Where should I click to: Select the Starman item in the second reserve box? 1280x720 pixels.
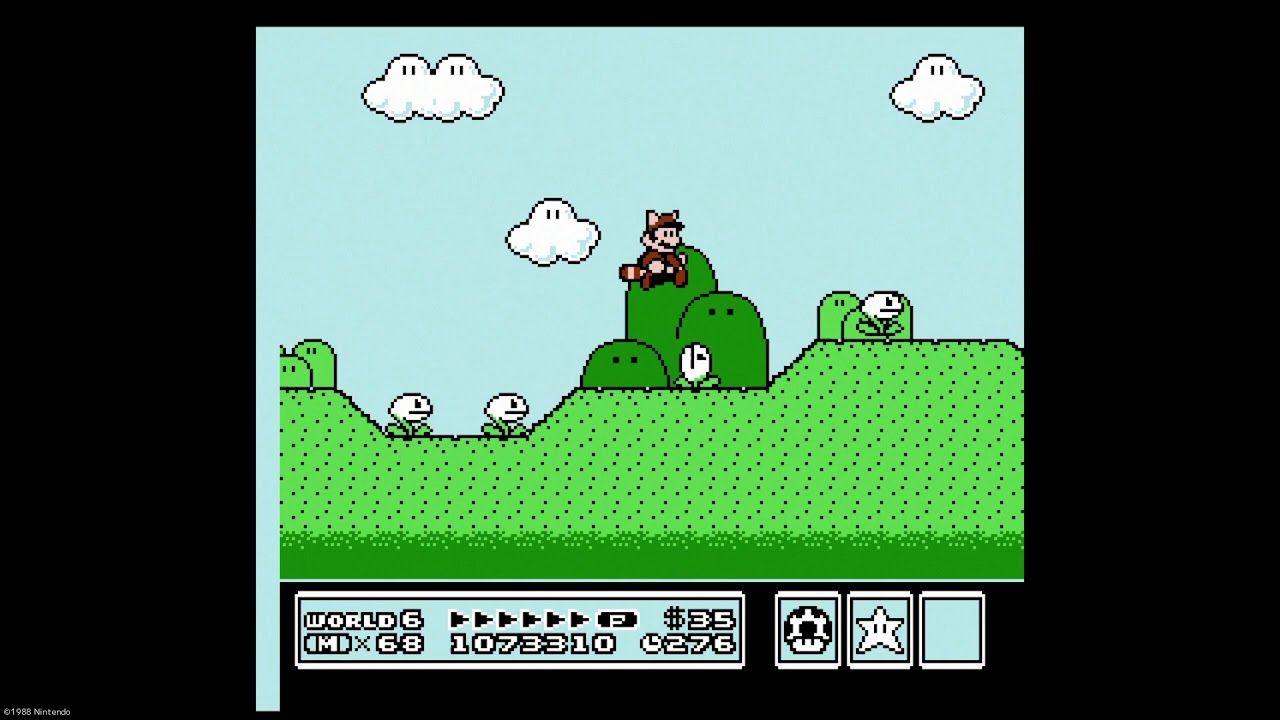click(x=879, y=628)
